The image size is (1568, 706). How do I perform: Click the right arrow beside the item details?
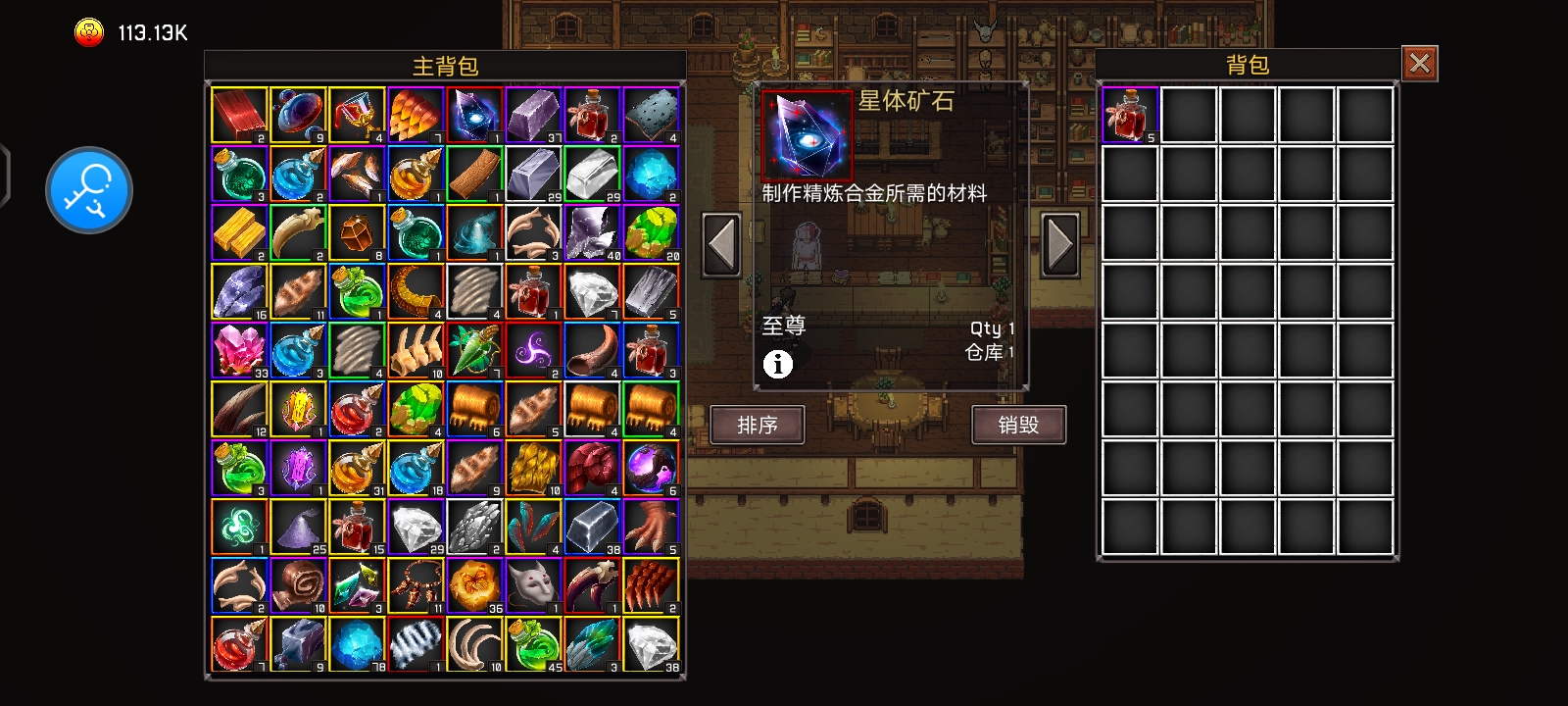[1059, 244]
